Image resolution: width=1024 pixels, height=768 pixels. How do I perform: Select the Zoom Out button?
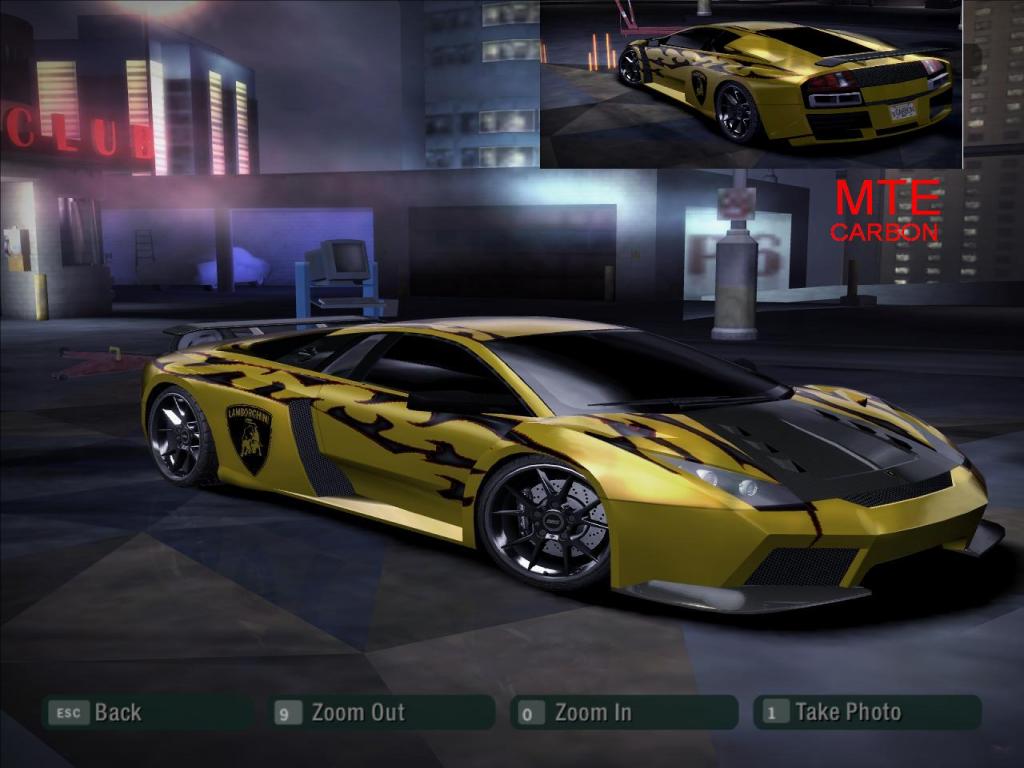coord(383,712)
